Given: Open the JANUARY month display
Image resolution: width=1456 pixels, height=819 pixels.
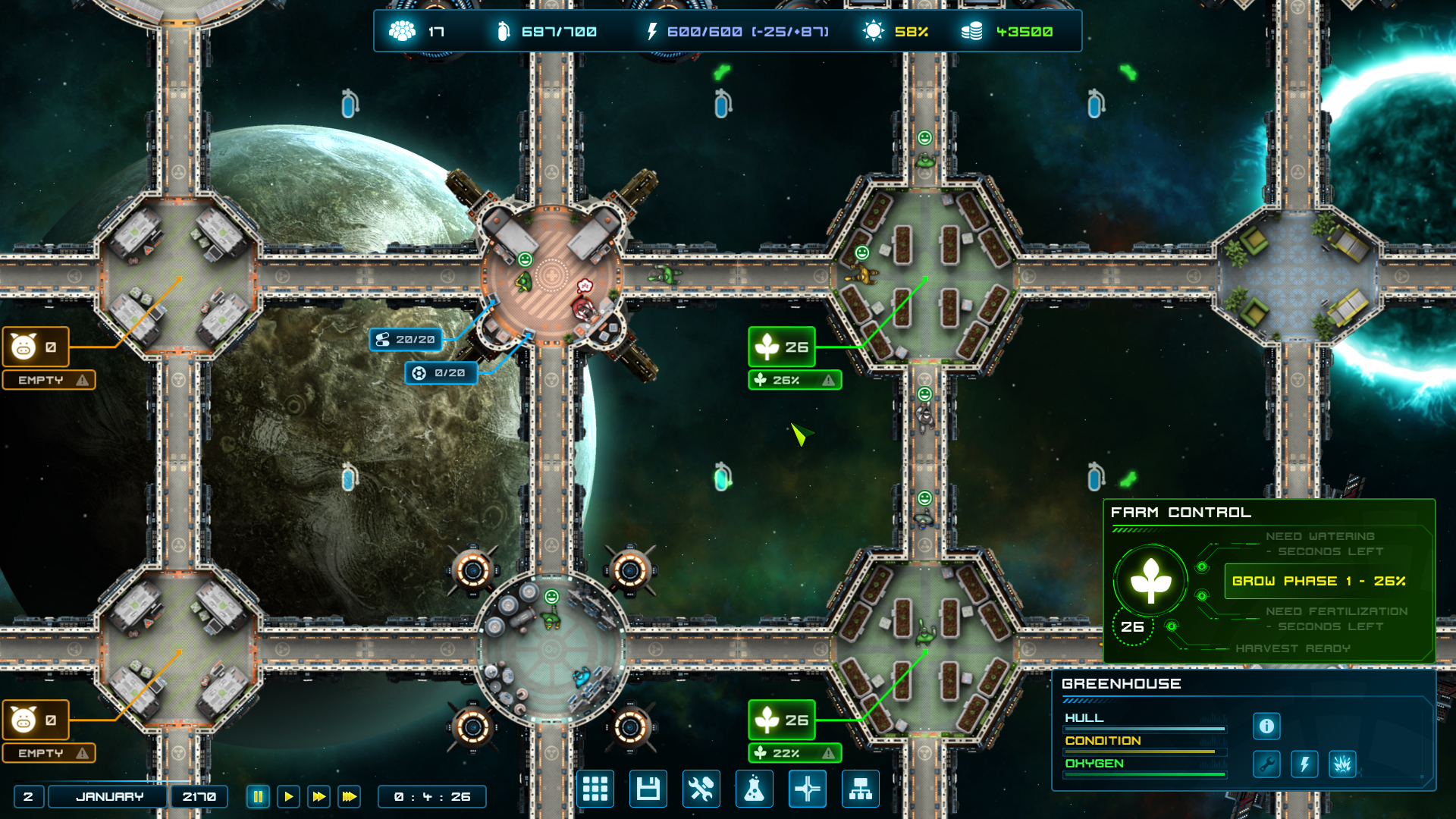Looking at the screenshot, I should 107,796.
